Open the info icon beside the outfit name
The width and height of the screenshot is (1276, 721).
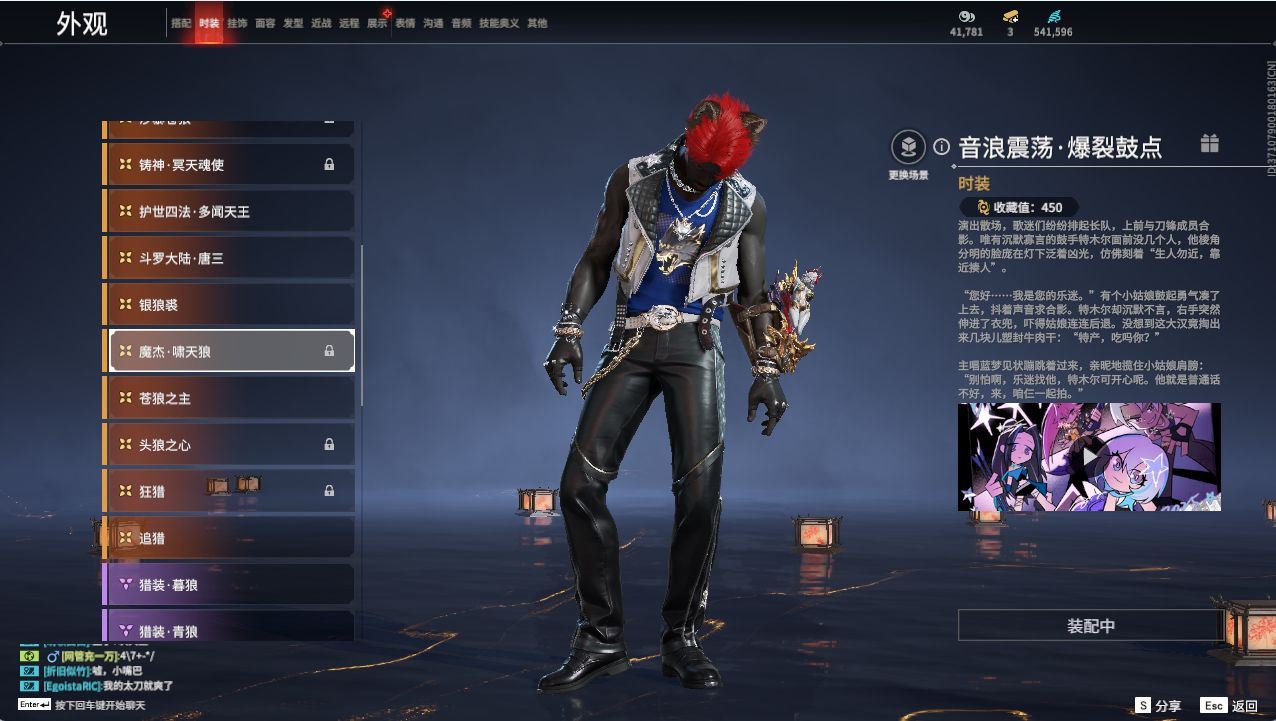coord(941,147)
